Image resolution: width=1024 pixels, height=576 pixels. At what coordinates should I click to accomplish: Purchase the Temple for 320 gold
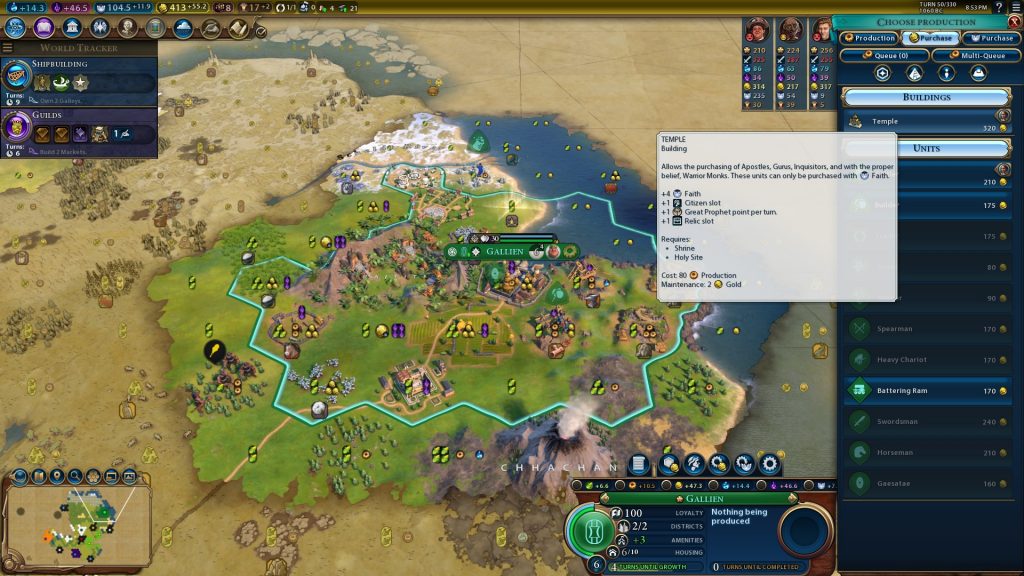tap(926, 122)
